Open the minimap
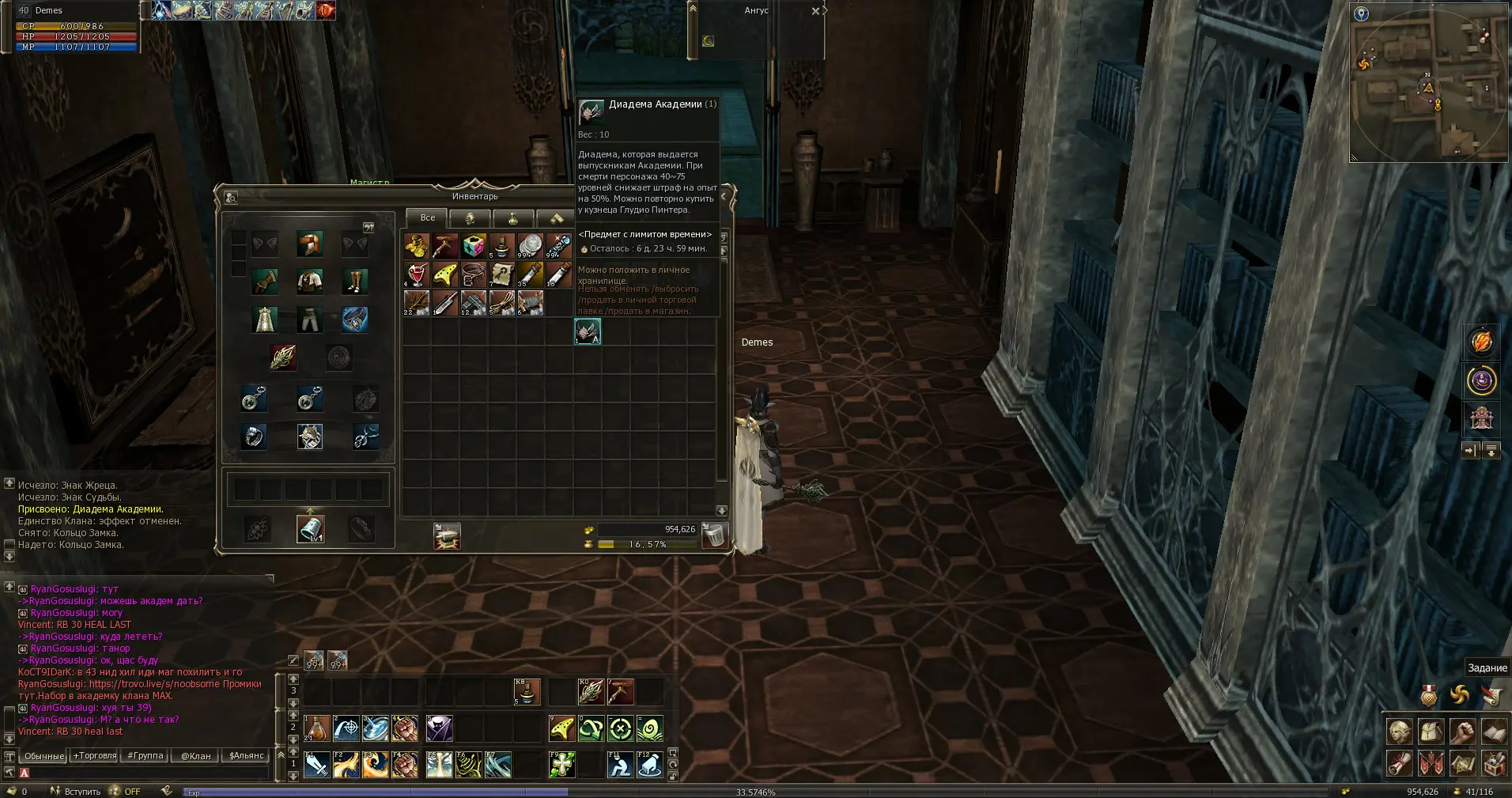 (x=1427, y=82)
